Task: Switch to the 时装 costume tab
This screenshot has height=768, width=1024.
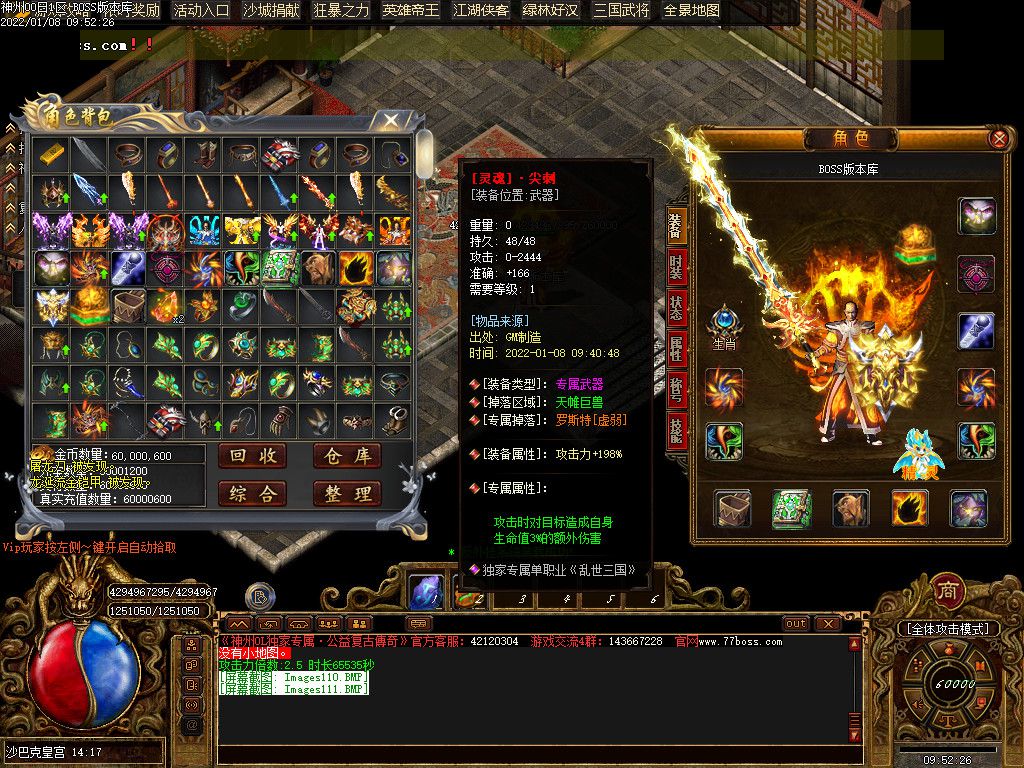Action: click(x=677, y=268)
